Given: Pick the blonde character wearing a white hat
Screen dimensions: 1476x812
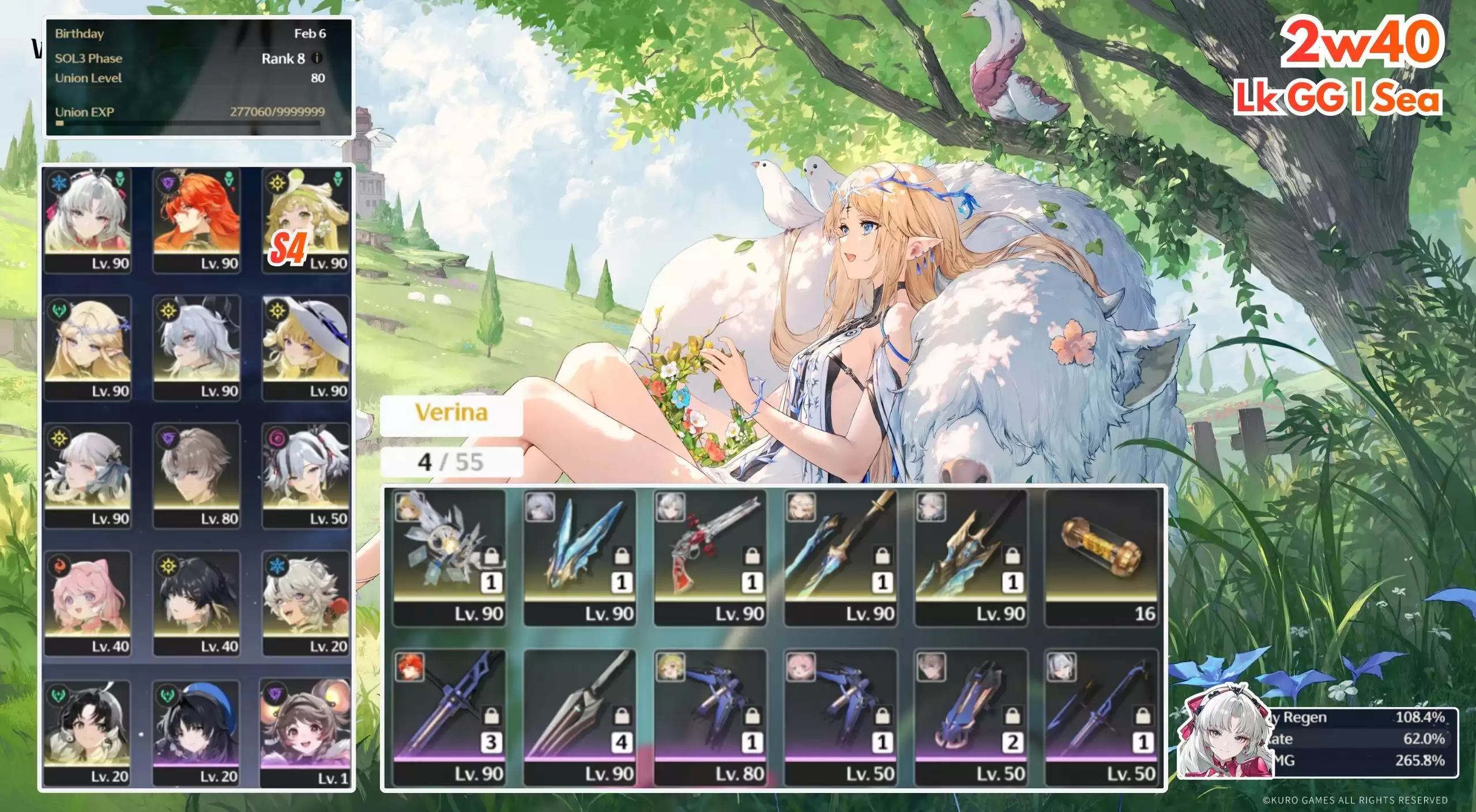Looking at the screenshot, I should click(x=306, y=348).
